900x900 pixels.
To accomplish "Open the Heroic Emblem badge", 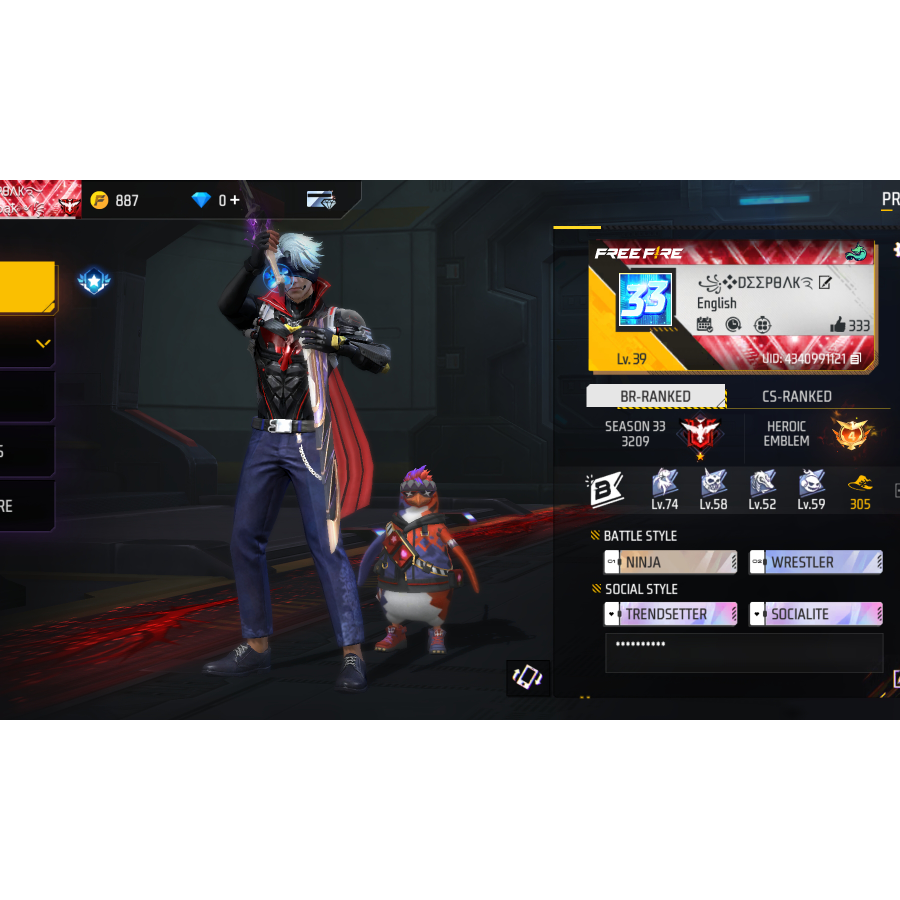I will pyautogui.click(x=852, y=433).
